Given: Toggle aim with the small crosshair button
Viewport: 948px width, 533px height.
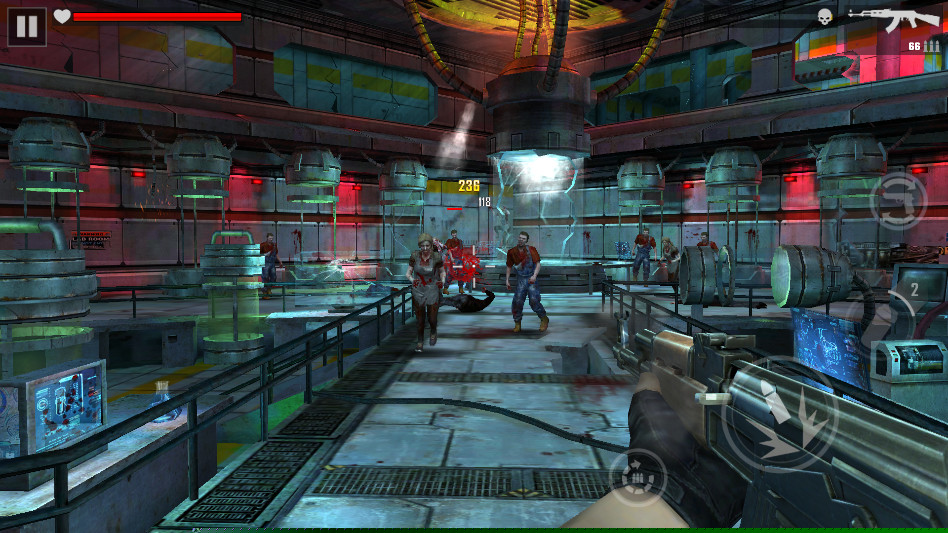Looking at the screenshot, I should point(637,478).
